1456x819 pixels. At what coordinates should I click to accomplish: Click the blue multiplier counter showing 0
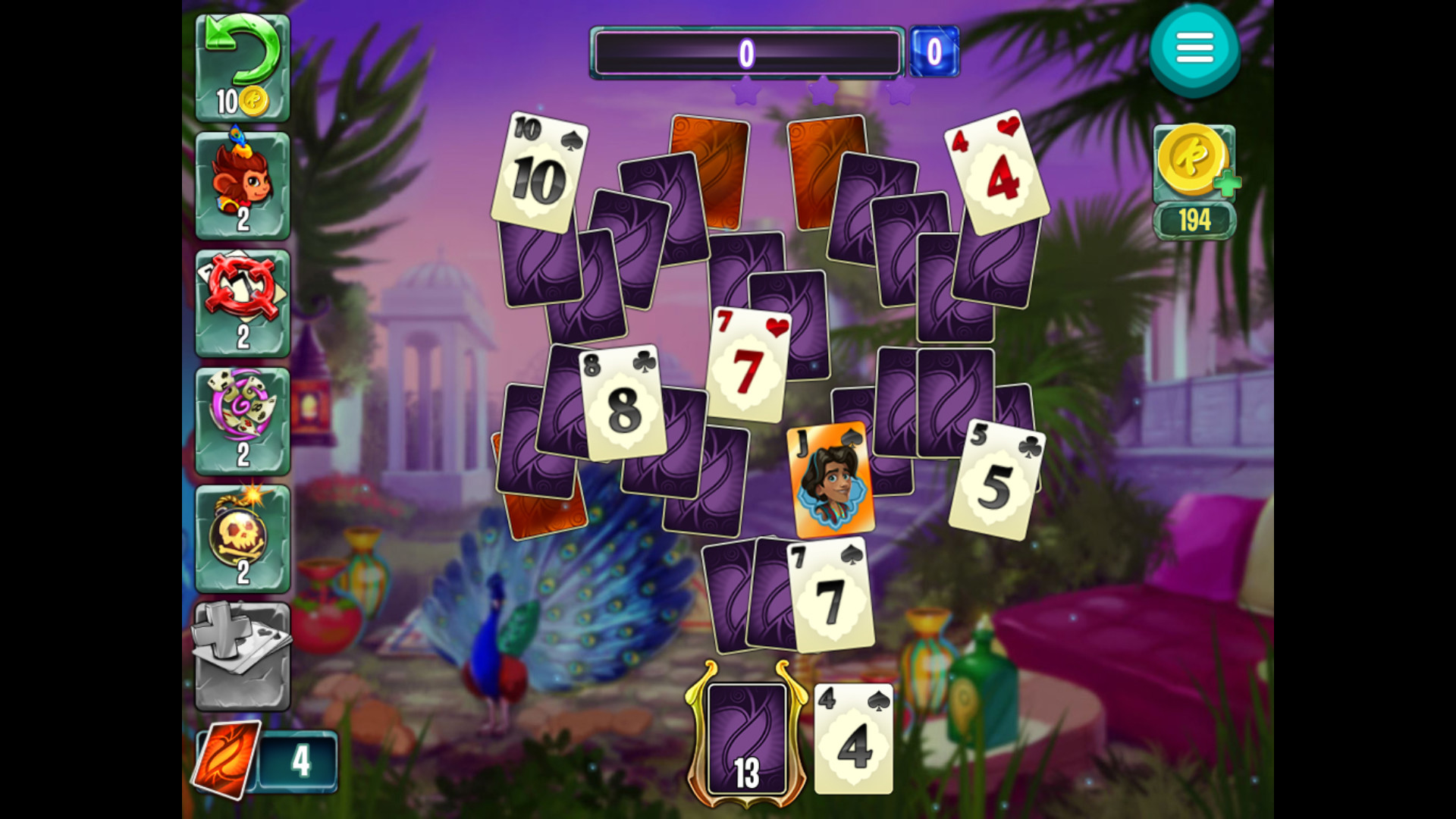934,52
